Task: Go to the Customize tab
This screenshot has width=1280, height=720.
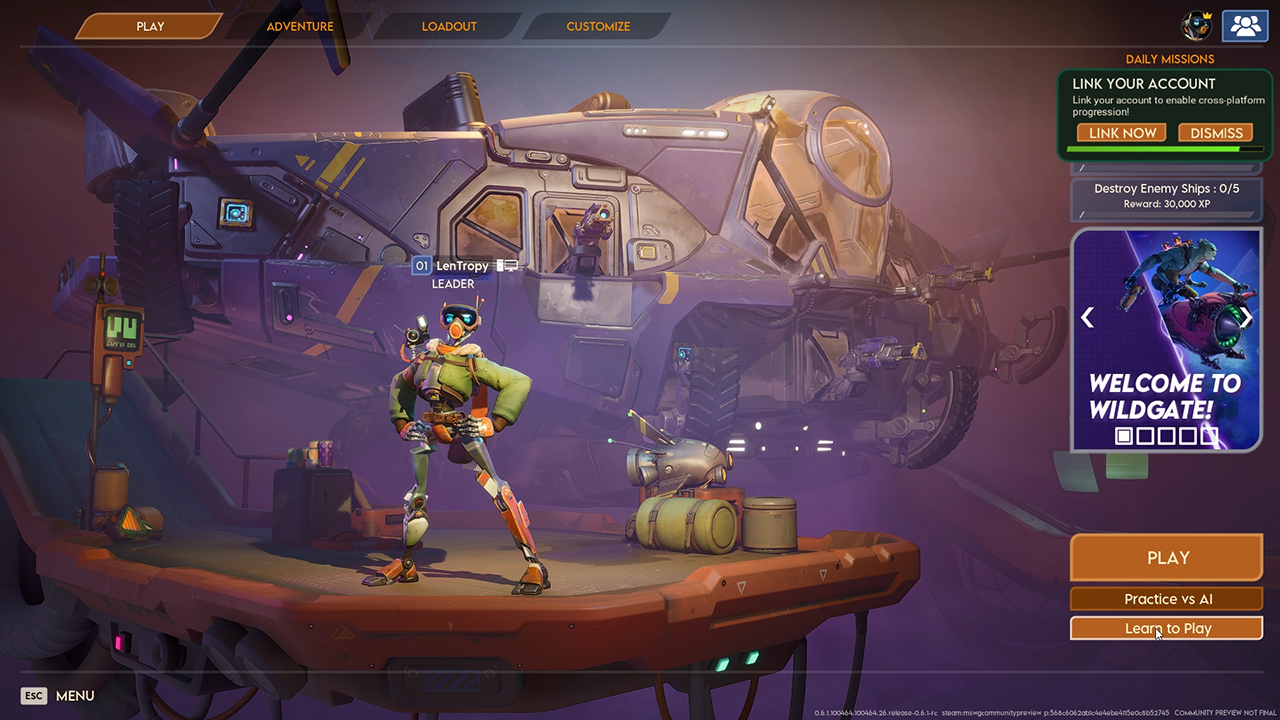Action: 598,26
